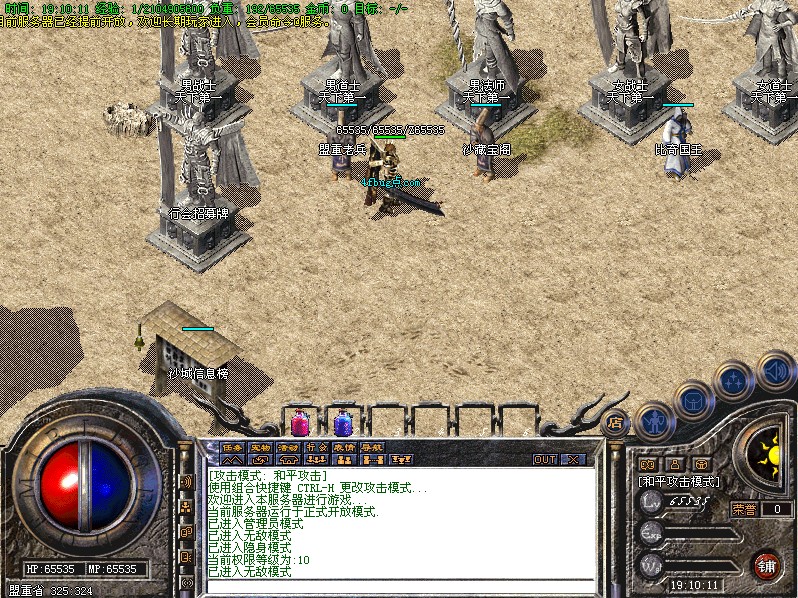Click the [和平攻击模式] attack mode label
The height and width of the screenshot is (598, 798).
pos(680,481)
